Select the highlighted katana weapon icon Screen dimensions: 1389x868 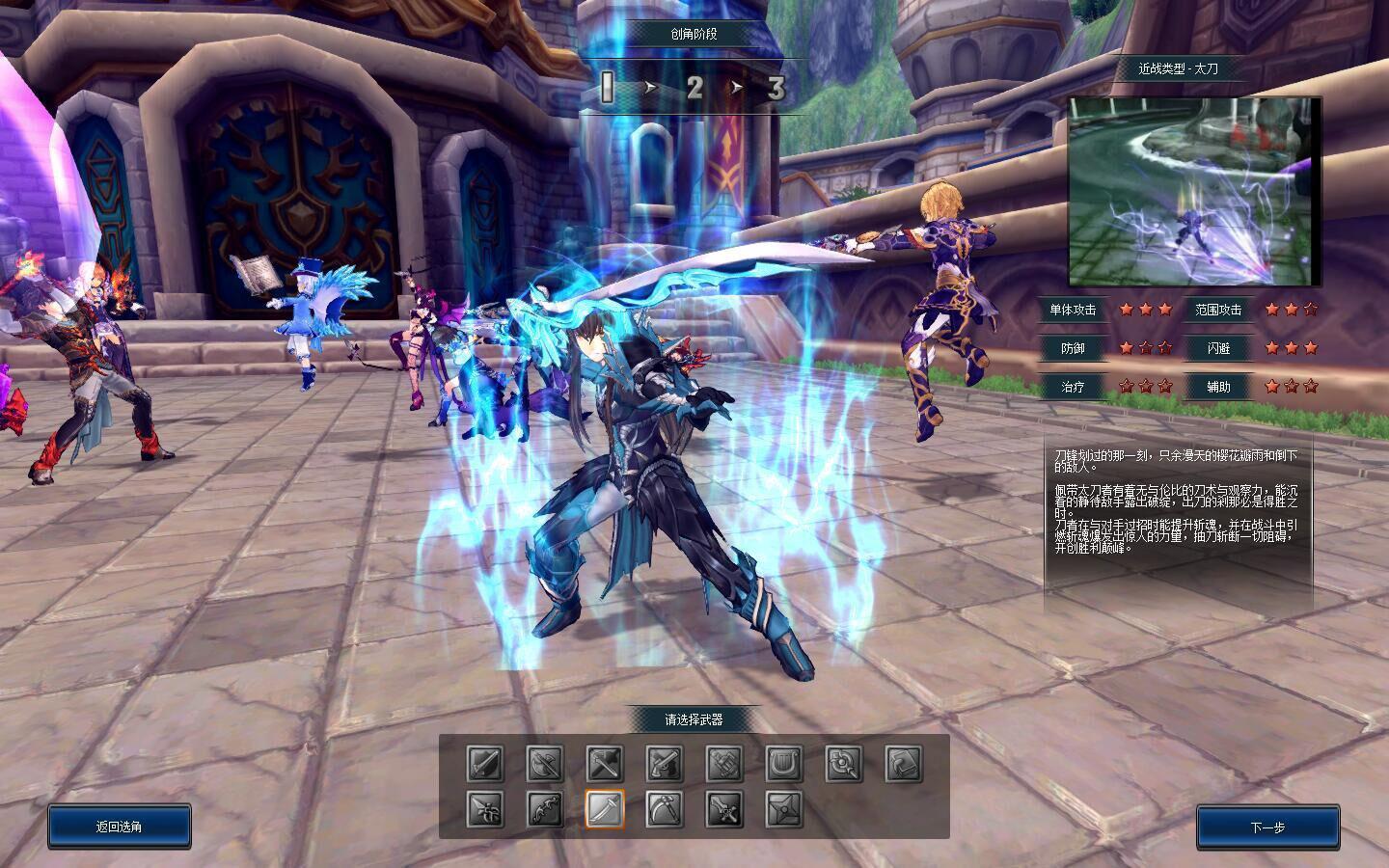click(605, 809)
